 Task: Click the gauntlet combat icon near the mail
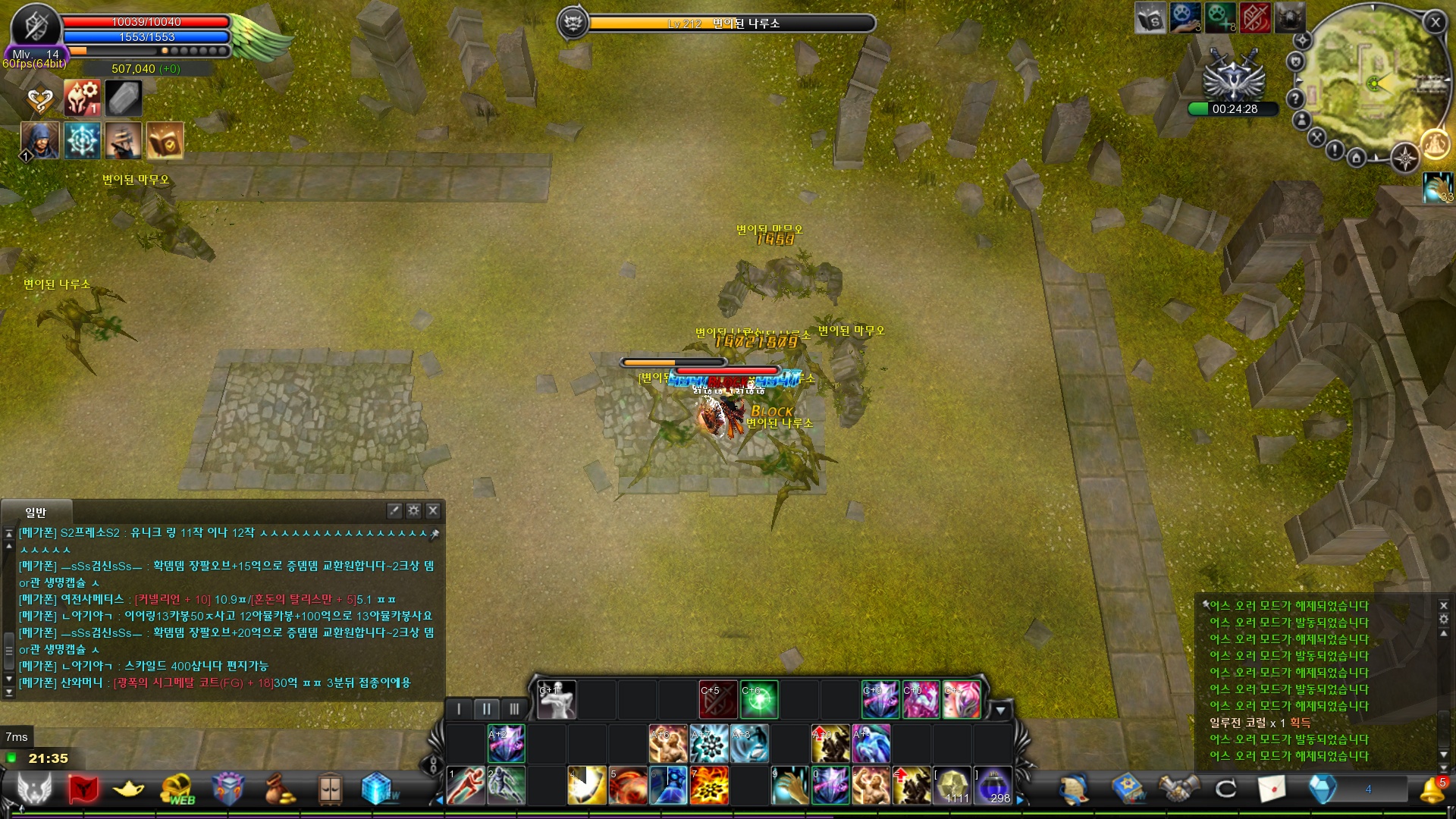coord(1177,789)
